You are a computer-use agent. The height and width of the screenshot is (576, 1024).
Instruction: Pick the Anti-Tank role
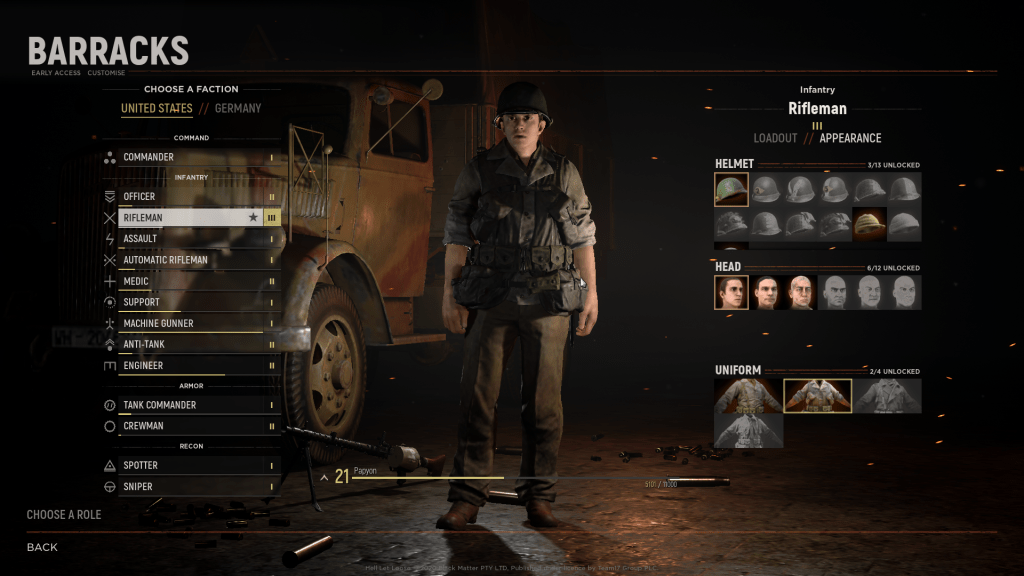(x=190, y=344)
